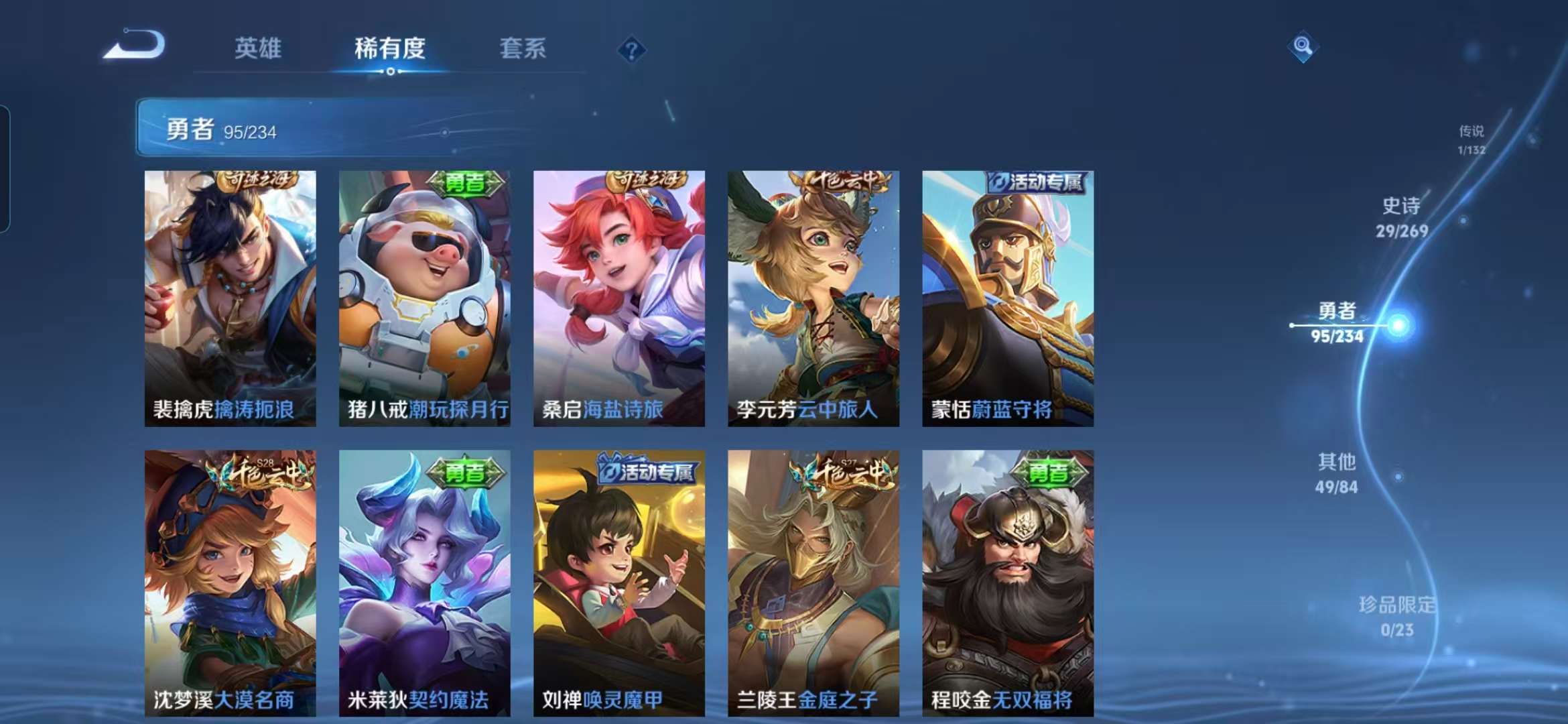Click the magnifying glass search icon
1568x724 pixels.
click(x=1302, y=46)
